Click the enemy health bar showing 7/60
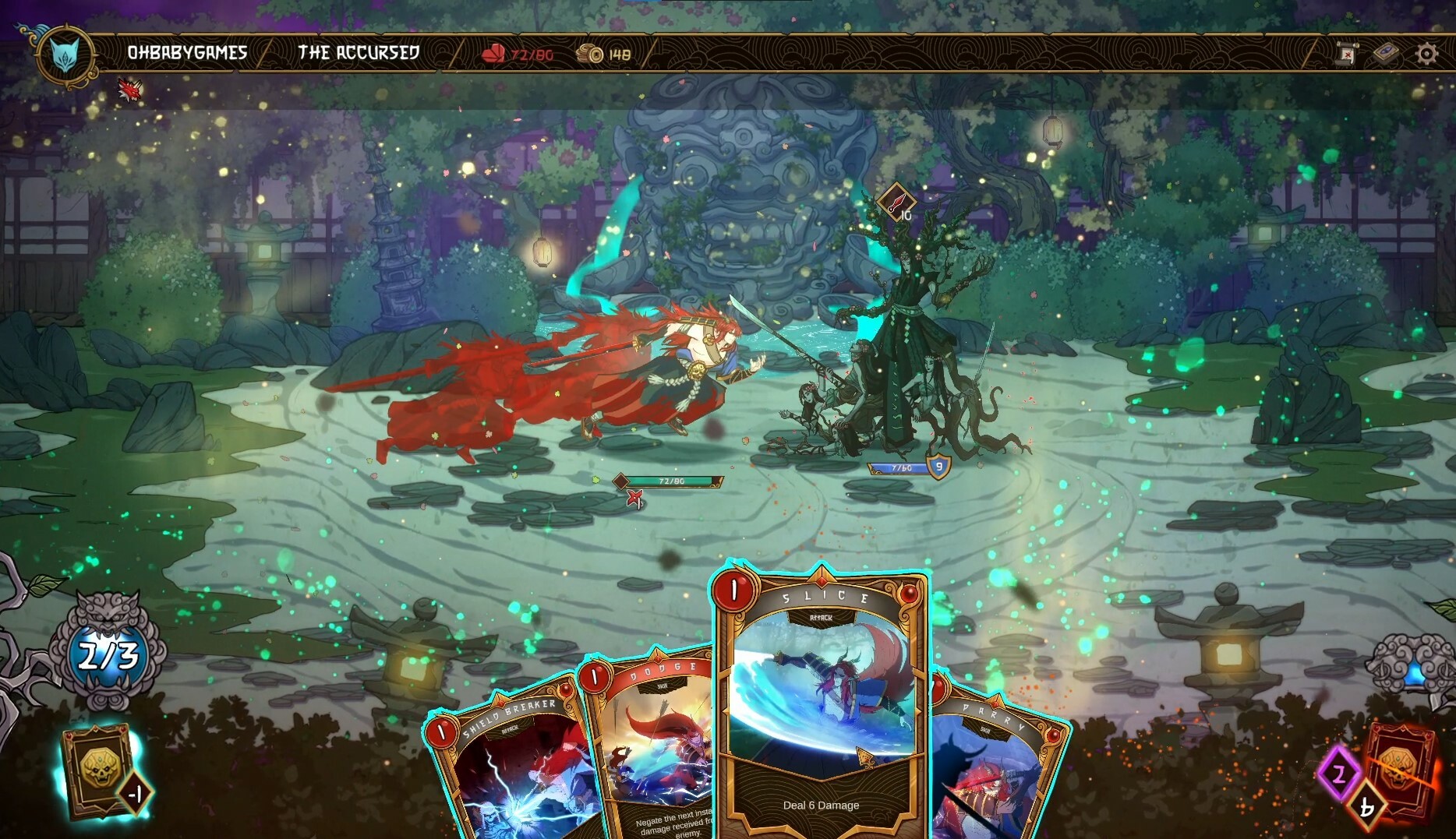The image size is (1456, 839). pos(896,467)
